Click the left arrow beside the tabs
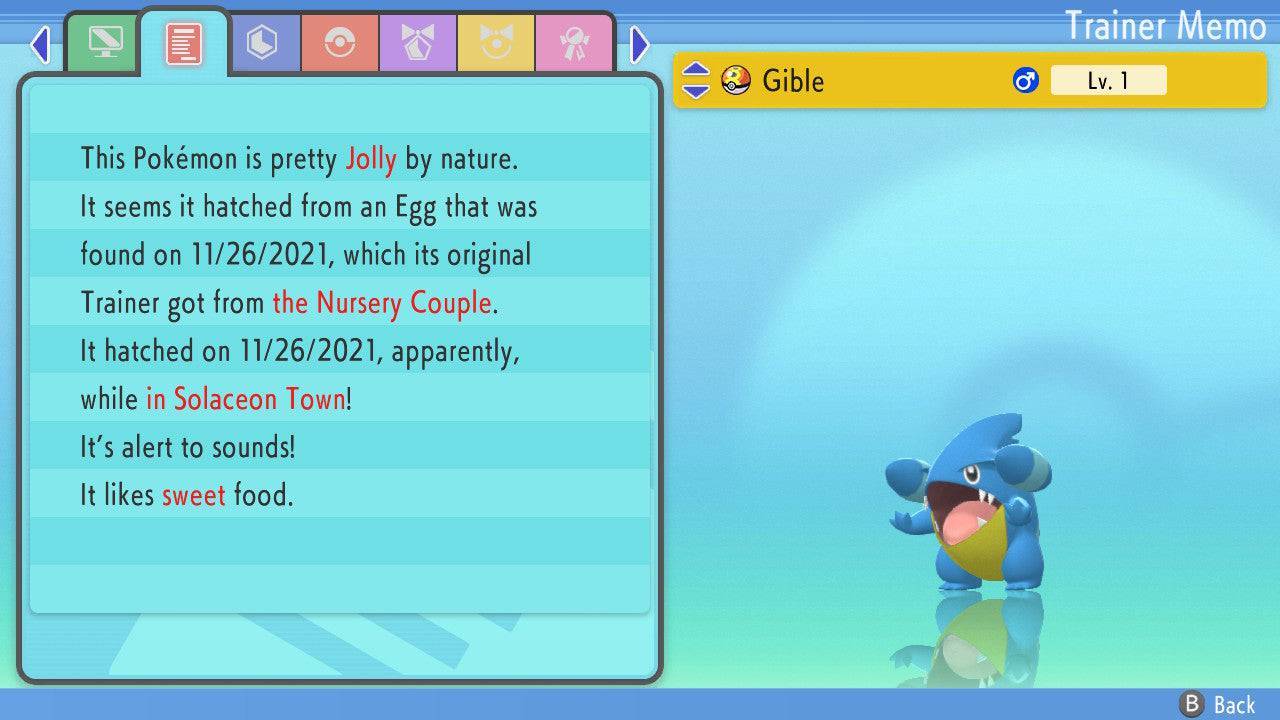The width and height of the screenshot is (1280, 720). pyautogui.click(x=40, y=44)
